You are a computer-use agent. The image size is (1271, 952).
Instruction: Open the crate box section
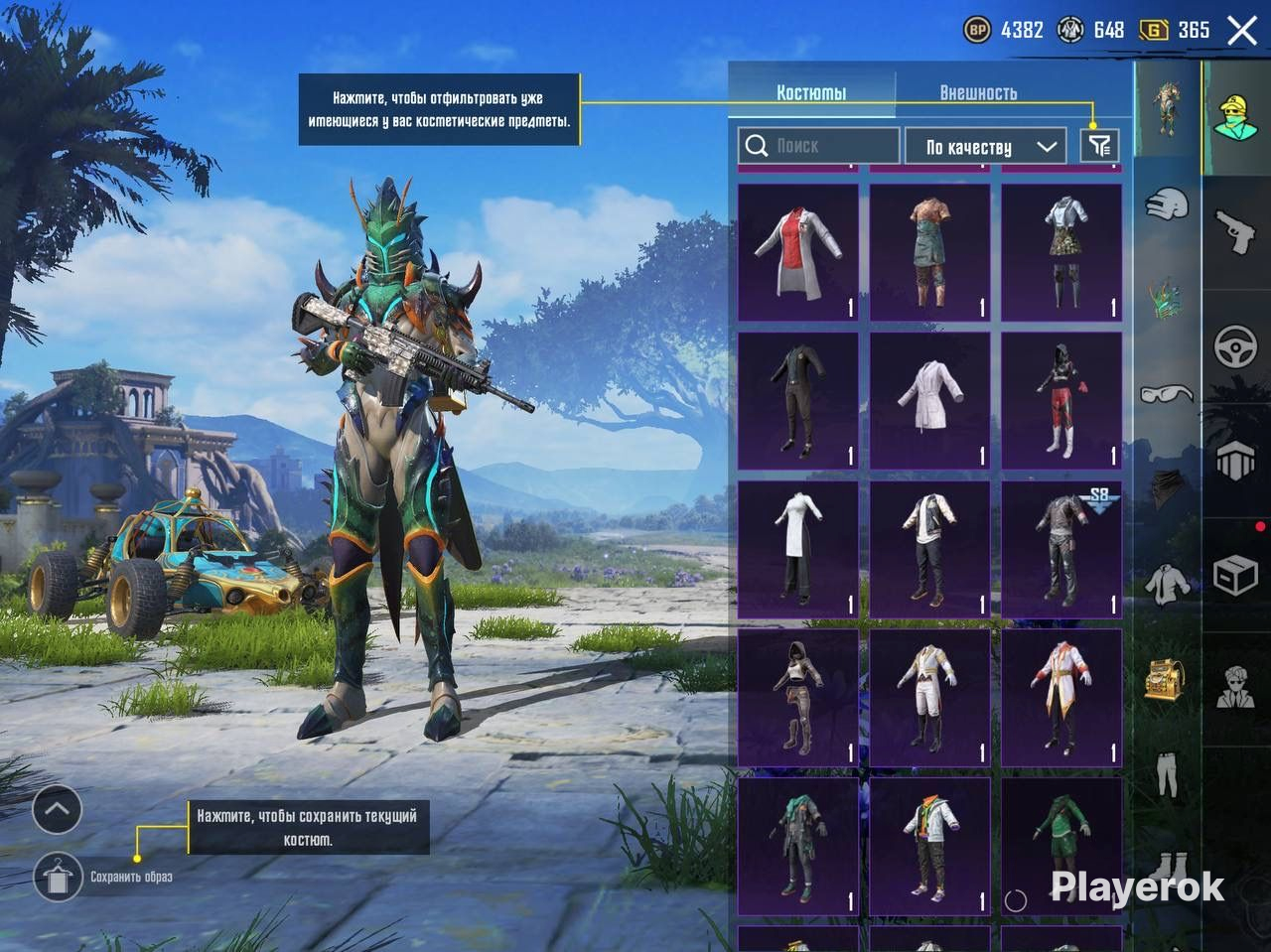[1236, 576]
